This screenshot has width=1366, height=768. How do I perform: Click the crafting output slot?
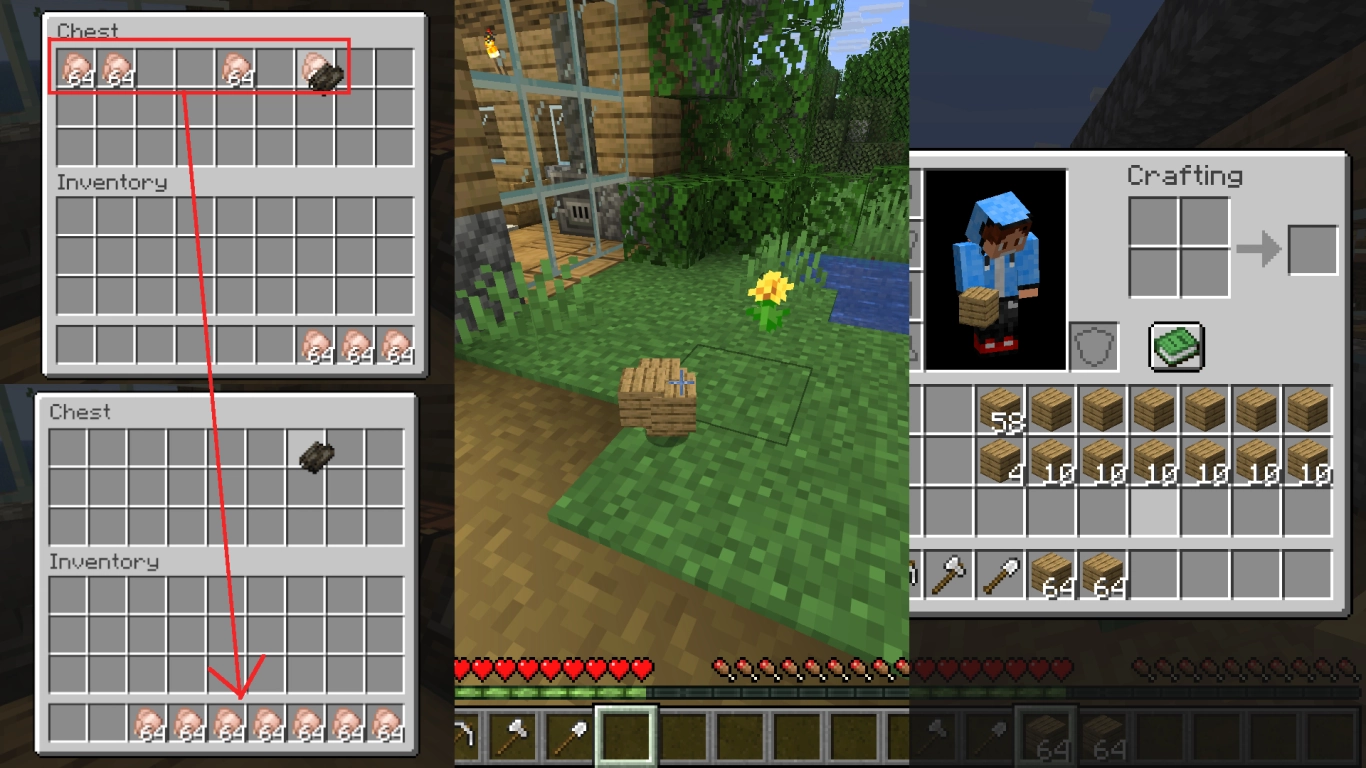click(x=1313, y=249)
